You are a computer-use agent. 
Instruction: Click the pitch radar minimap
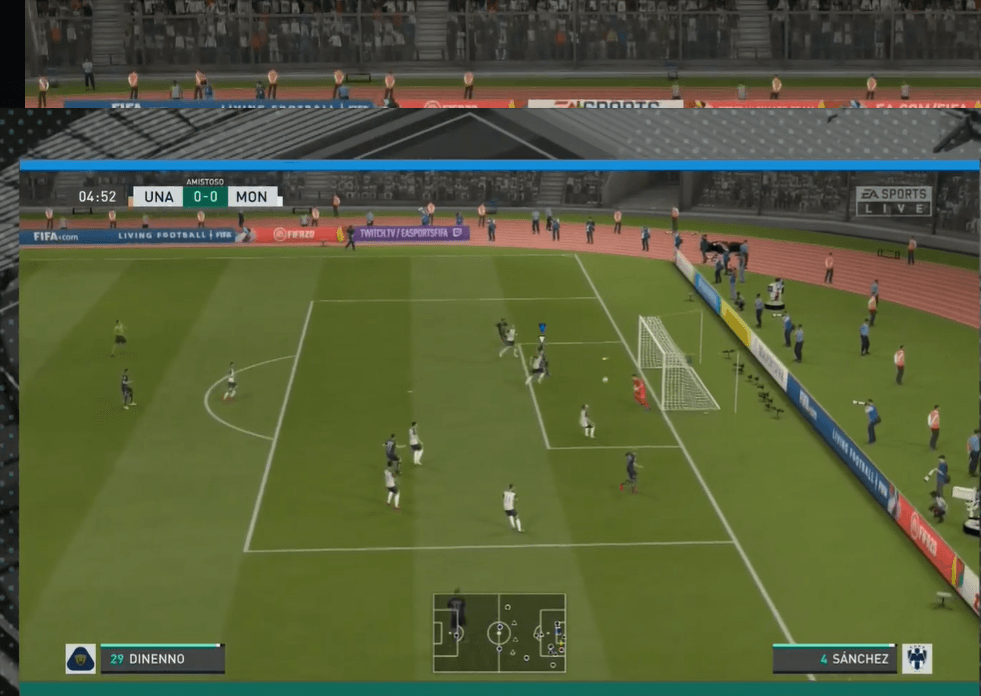pyautogui.click(x=499, y=633)
